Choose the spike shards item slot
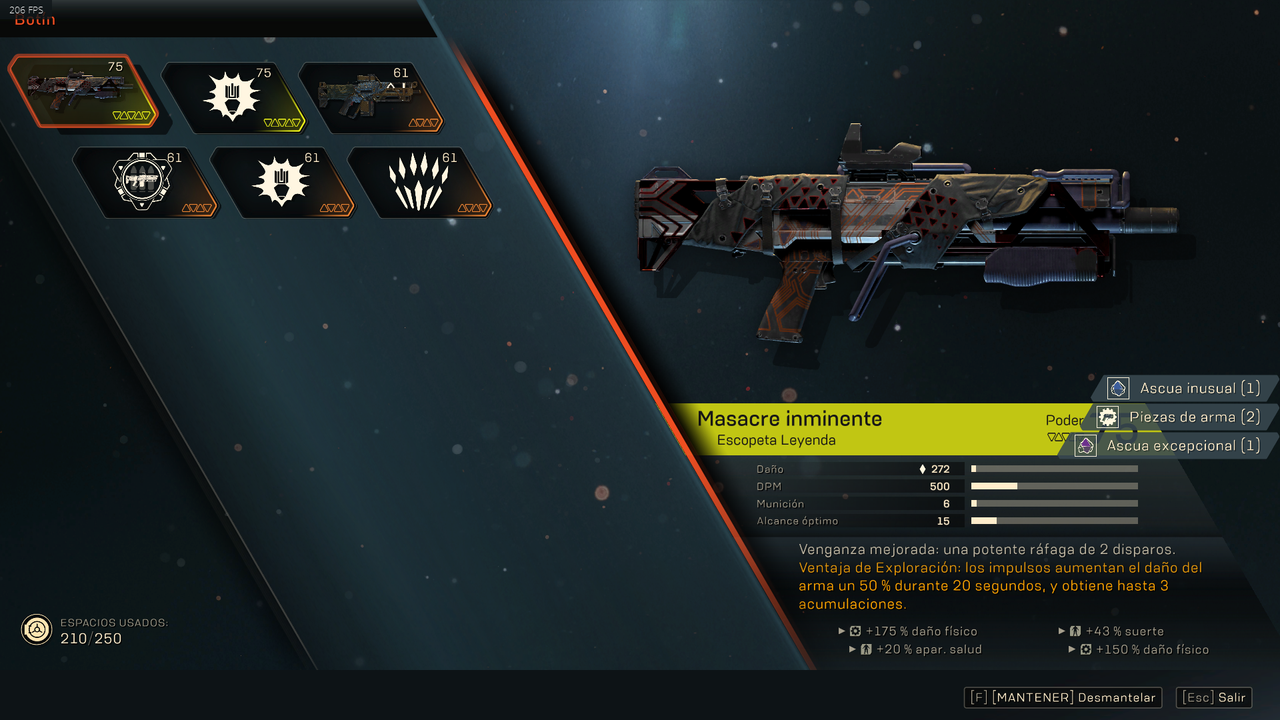Image resolution: width=1280 pixels, height=720 pixels. [419, 182]
